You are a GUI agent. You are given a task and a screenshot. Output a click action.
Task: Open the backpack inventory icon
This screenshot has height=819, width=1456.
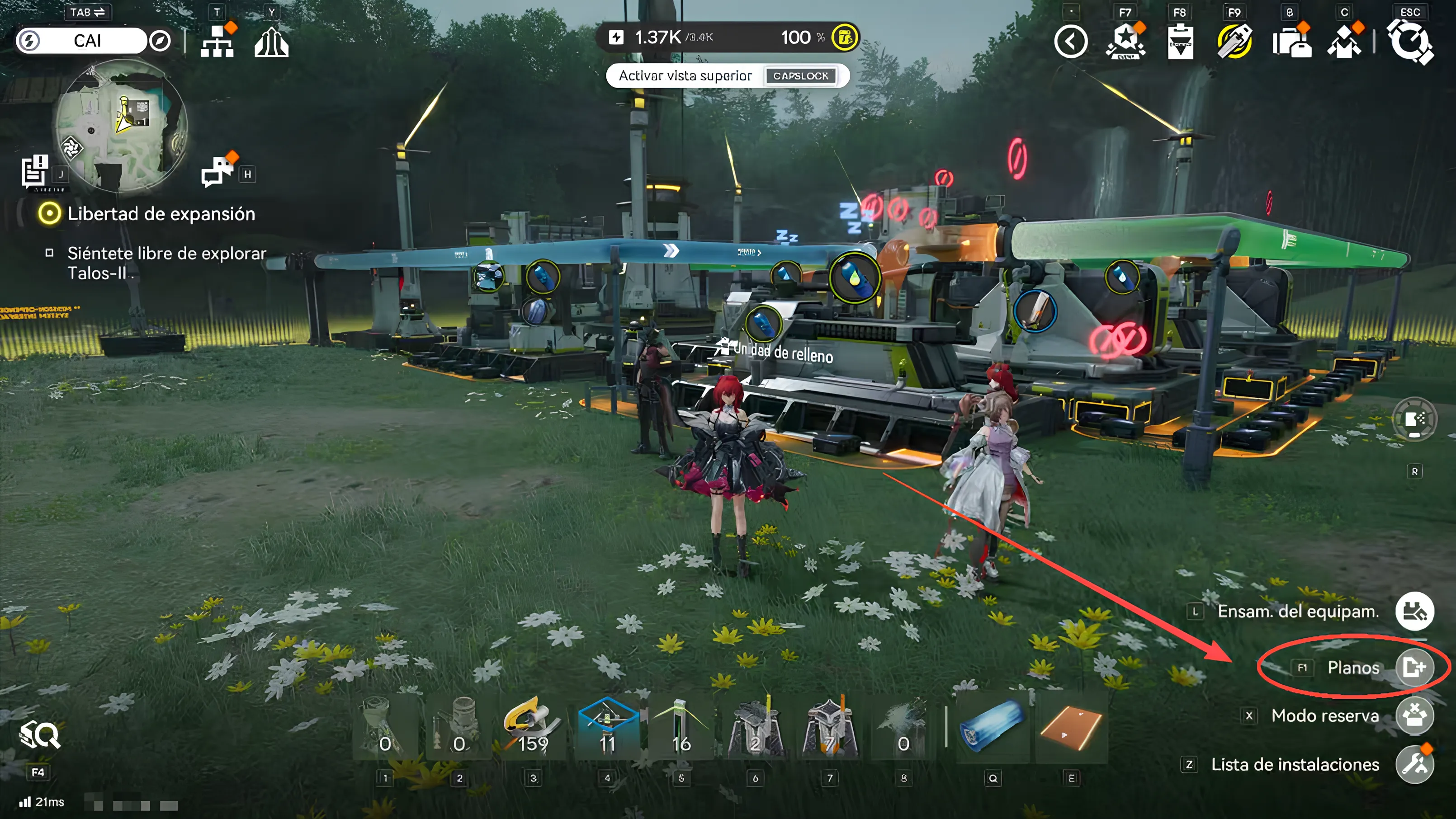(1291, 42)
